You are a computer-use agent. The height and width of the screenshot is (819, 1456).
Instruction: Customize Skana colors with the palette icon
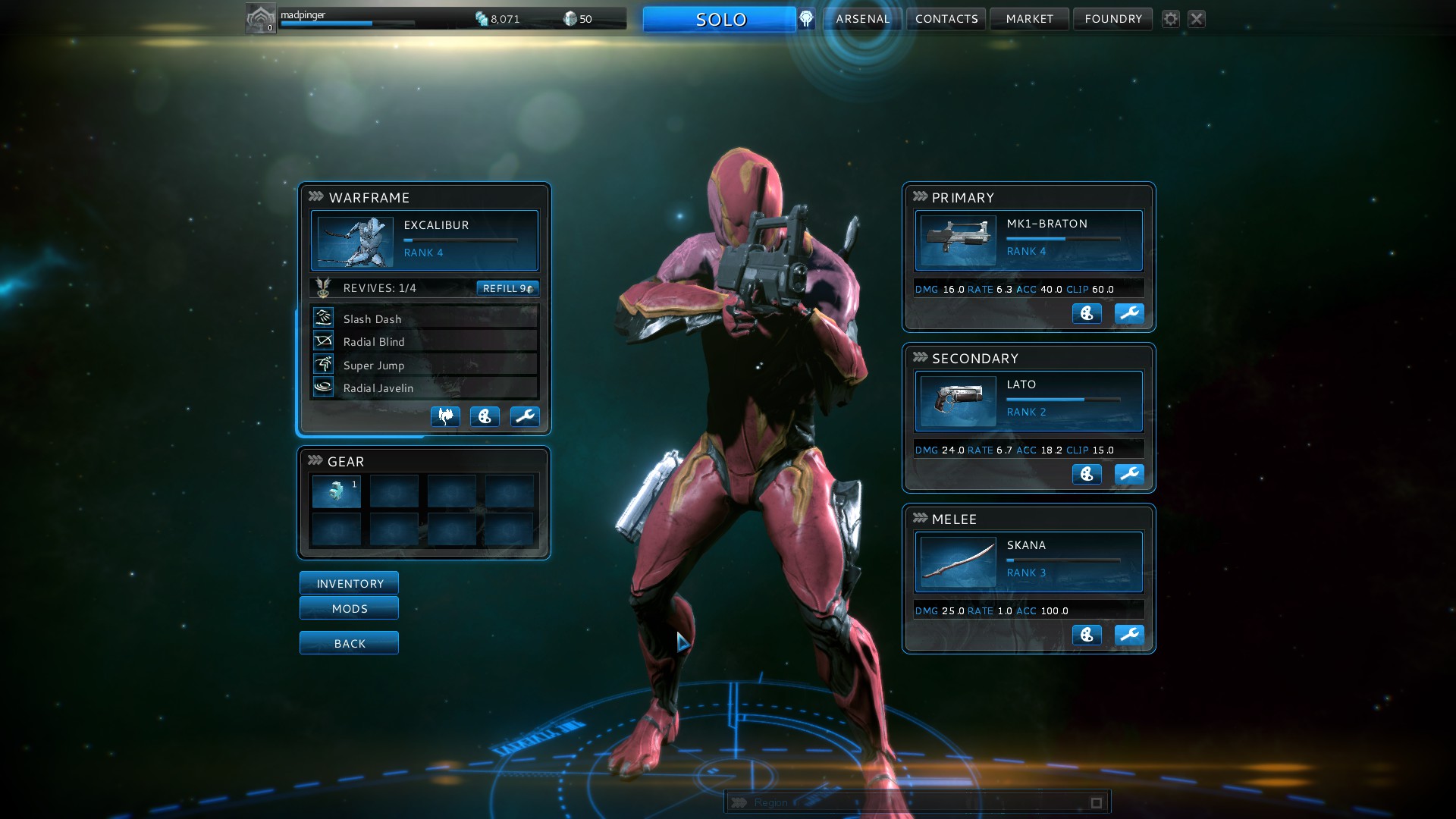[1087, 635]
